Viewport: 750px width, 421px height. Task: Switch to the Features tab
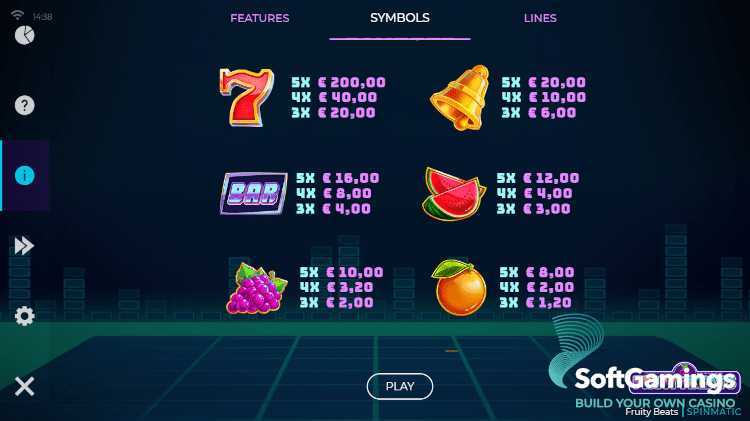coord(259,18)
